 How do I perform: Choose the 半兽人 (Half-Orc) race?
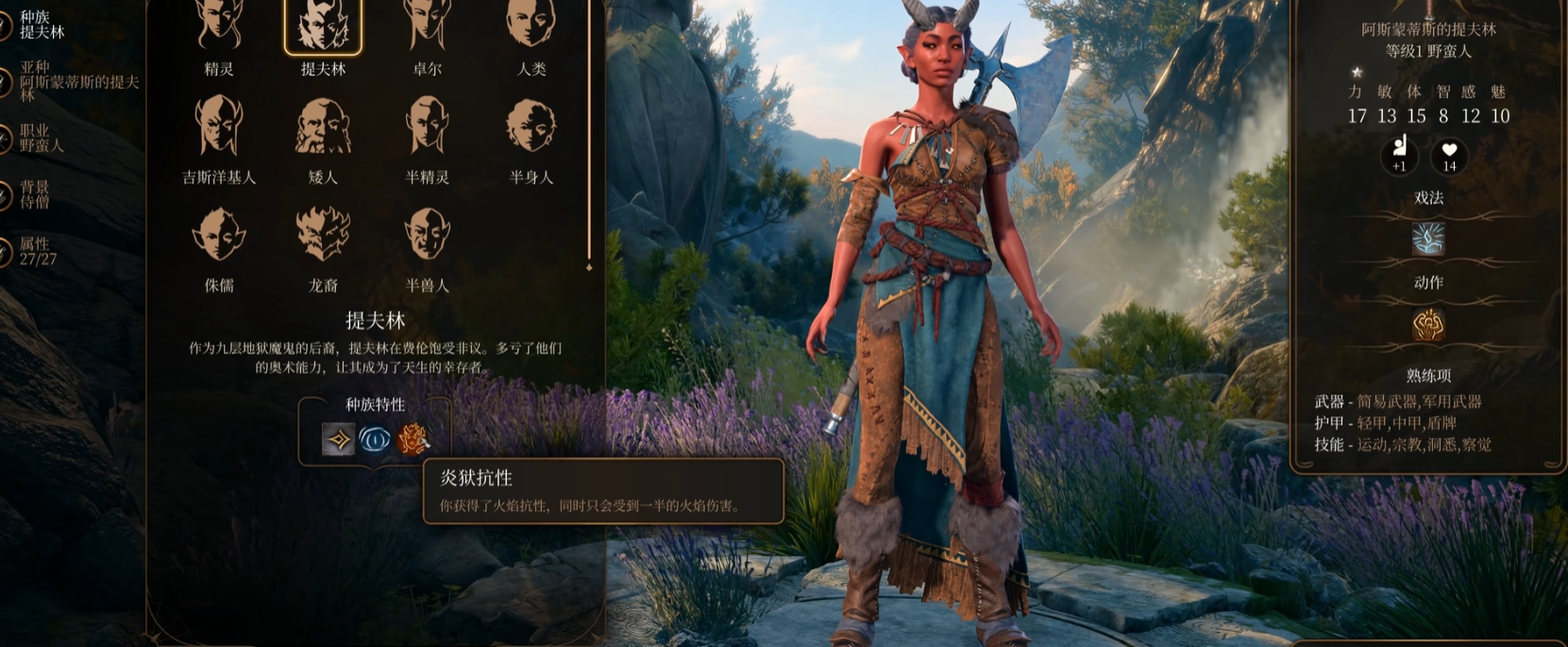click(427, 234)
